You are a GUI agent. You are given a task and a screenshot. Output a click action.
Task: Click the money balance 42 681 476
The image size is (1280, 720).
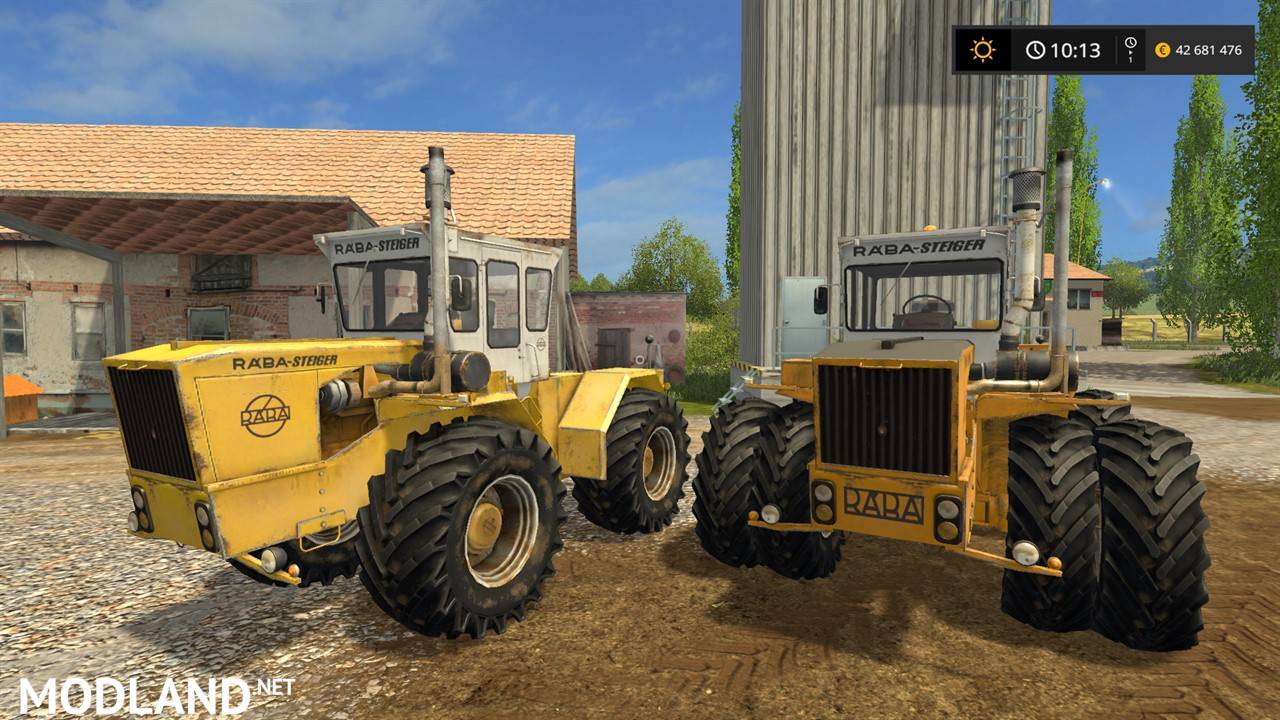(1208, 48)
